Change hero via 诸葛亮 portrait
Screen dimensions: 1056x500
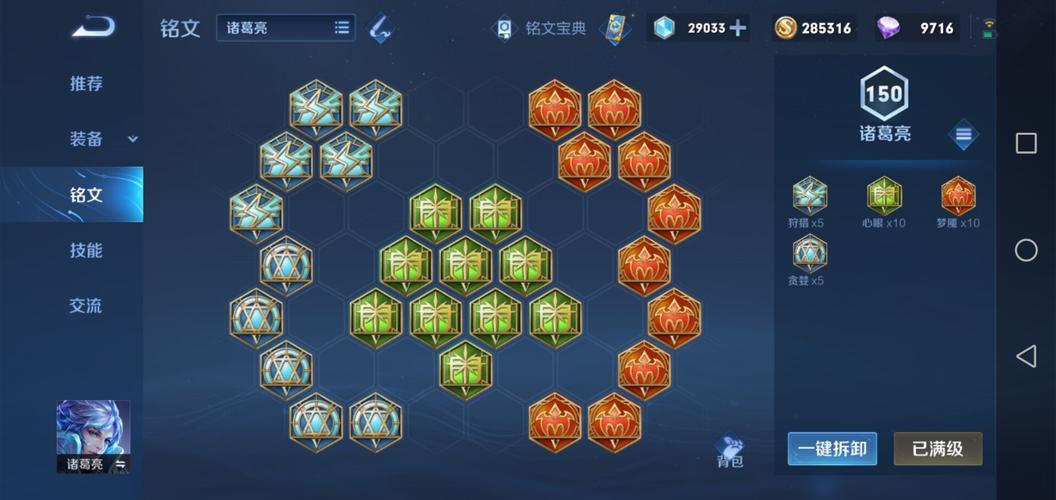[x=93, y=435]
